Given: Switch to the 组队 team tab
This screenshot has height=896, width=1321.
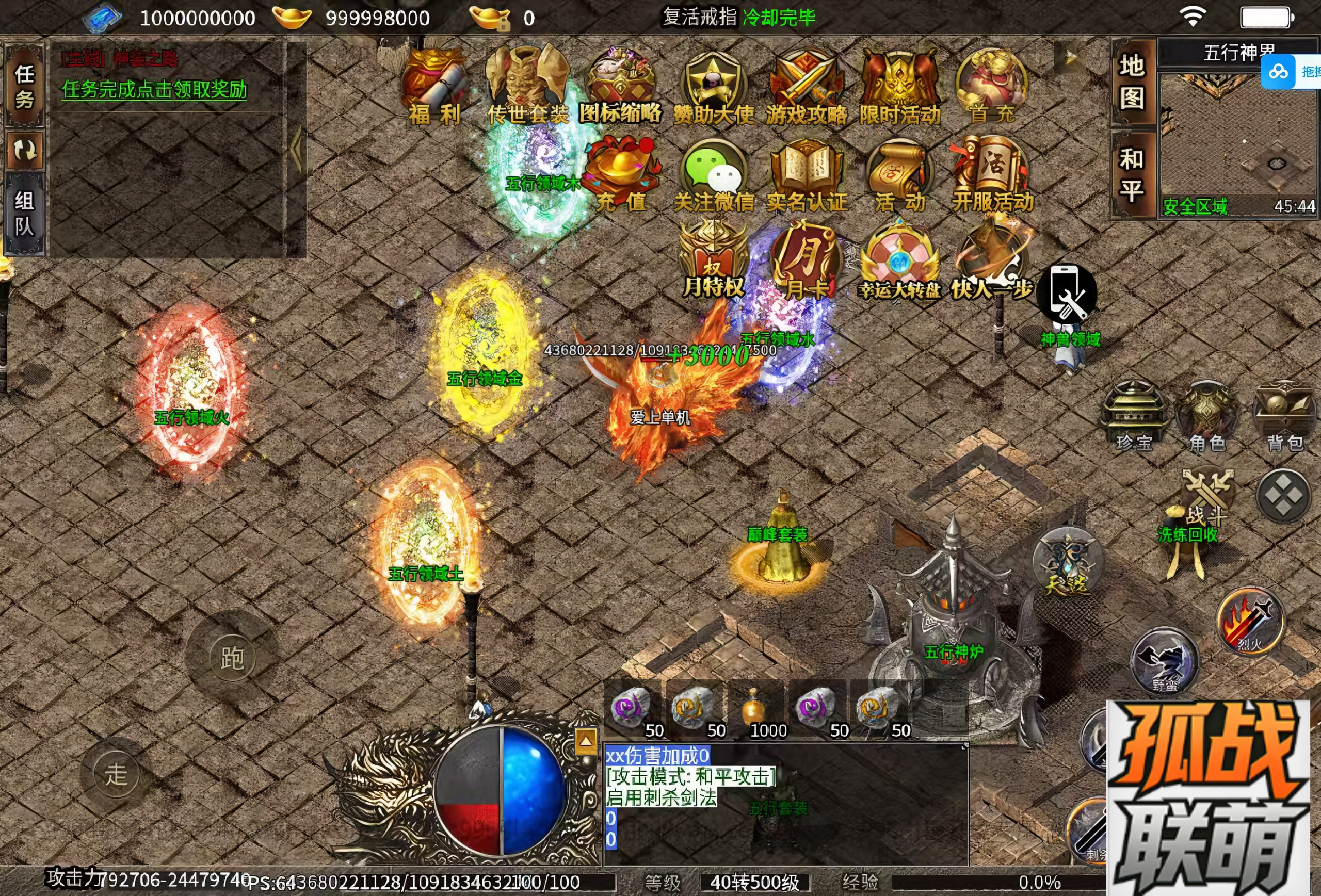Looking at the screenshot, I should [24, 213].
